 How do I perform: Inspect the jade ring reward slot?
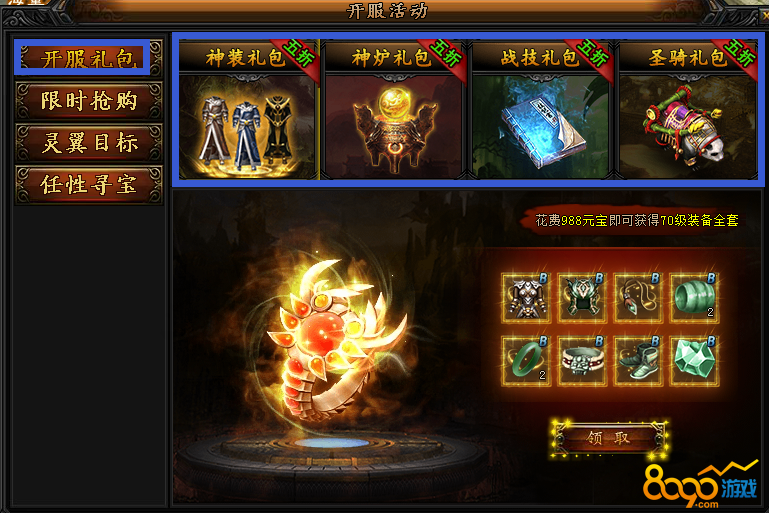(523, 359)
